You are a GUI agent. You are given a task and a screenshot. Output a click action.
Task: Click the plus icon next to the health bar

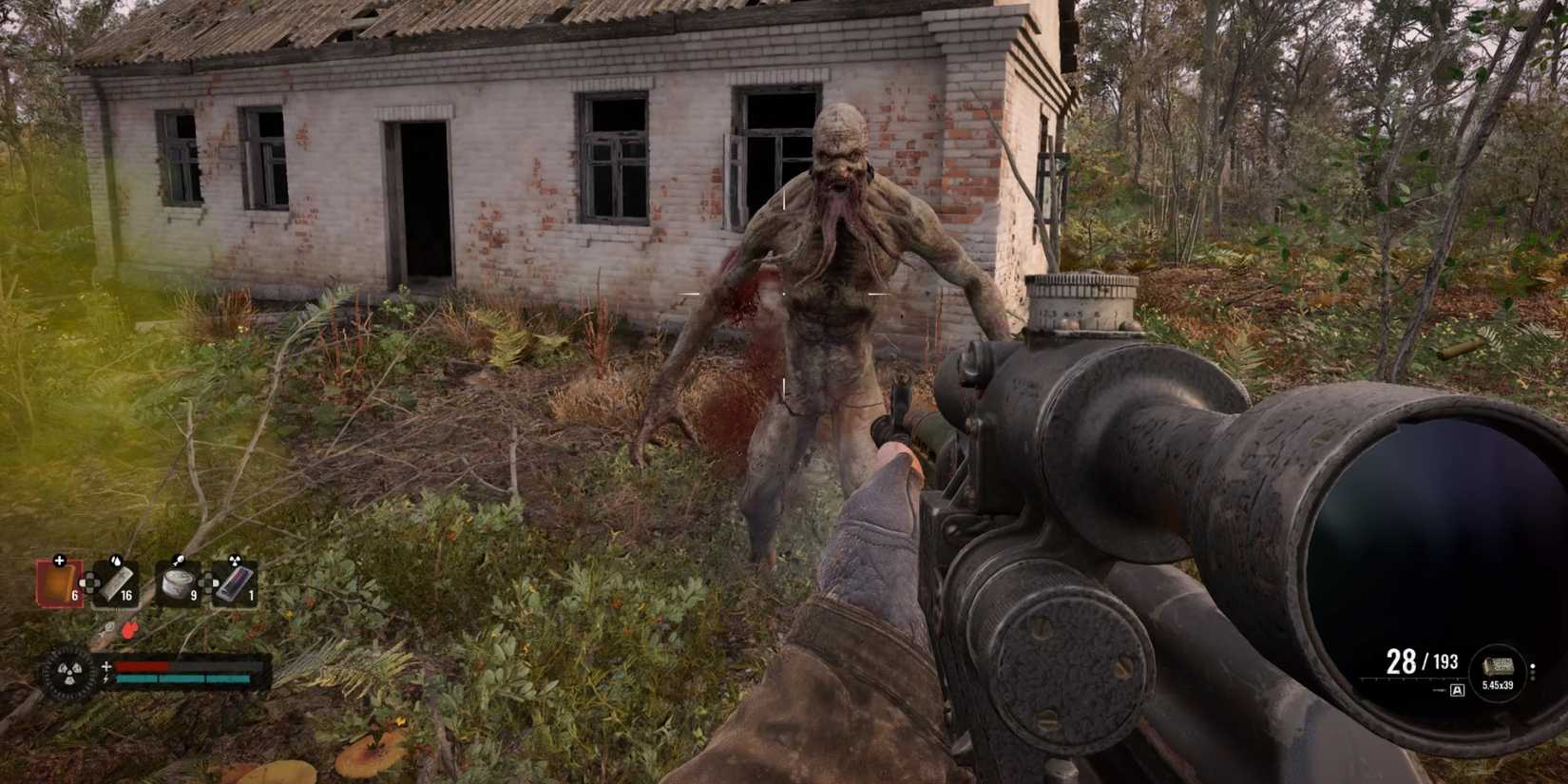tap(106, 665)
